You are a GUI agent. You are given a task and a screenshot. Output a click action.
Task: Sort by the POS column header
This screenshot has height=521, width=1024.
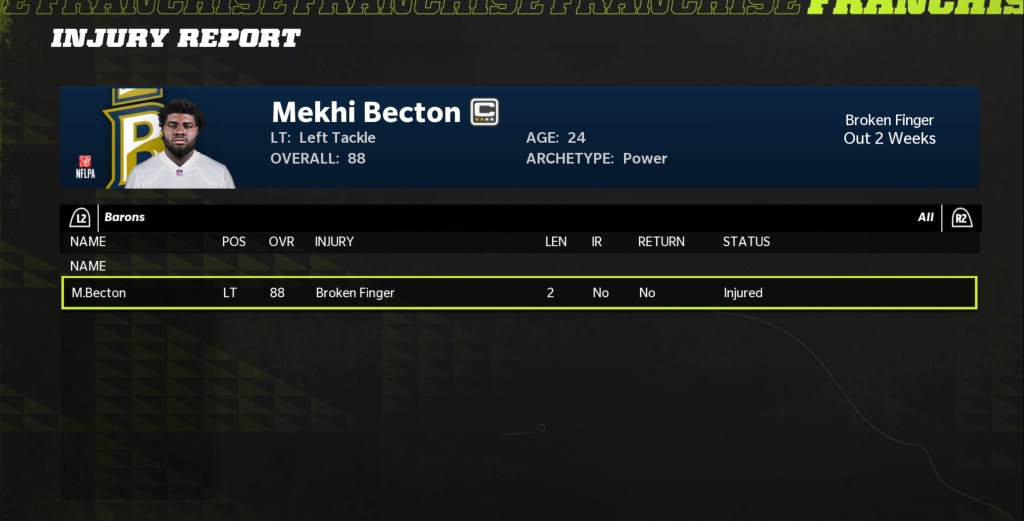(x=234, y=241)
